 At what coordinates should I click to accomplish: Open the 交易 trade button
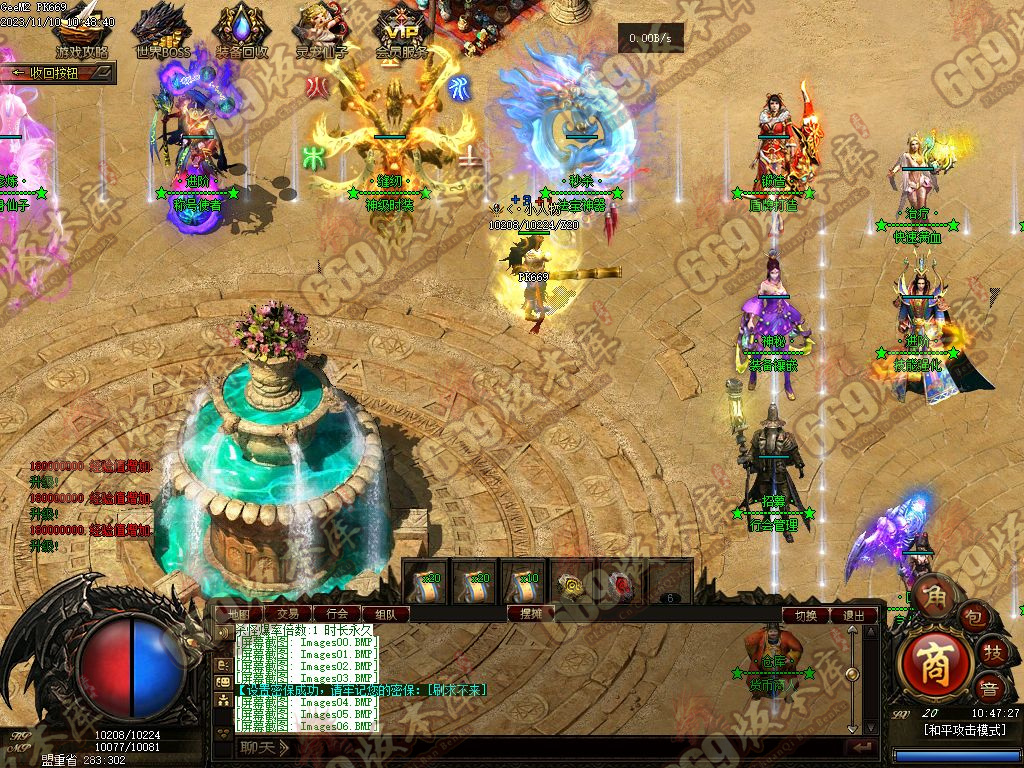click(x=288, y=613)
